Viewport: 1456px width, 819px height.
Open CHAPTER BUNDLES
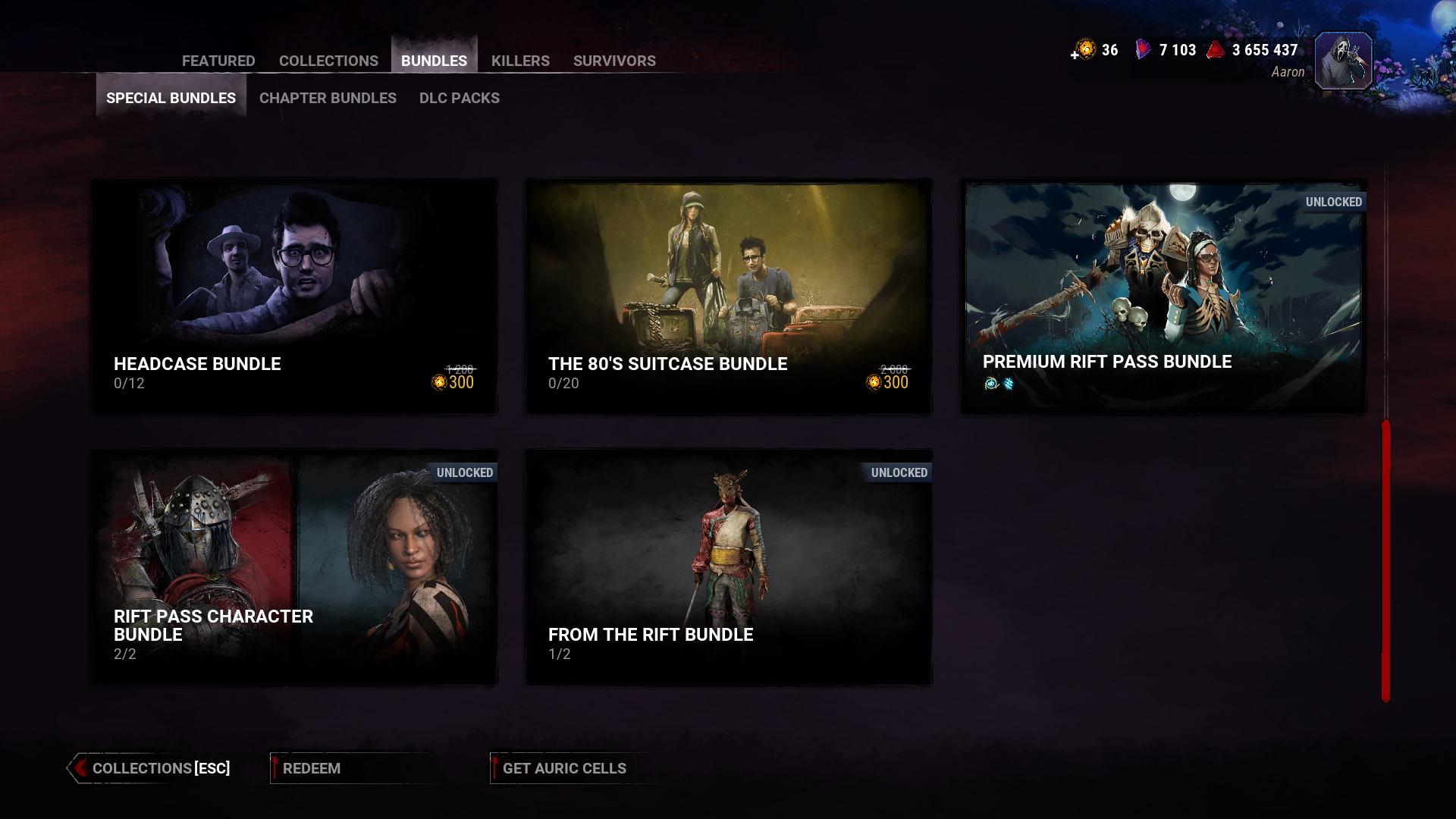click(x=327, y=98)
